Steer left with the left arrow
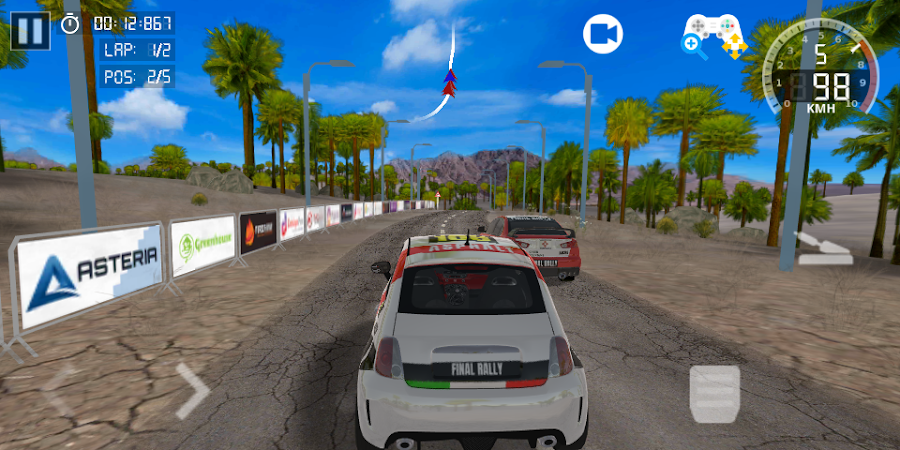Image resolution: width=900 pixels, height=450 pixels. point(58,390)
